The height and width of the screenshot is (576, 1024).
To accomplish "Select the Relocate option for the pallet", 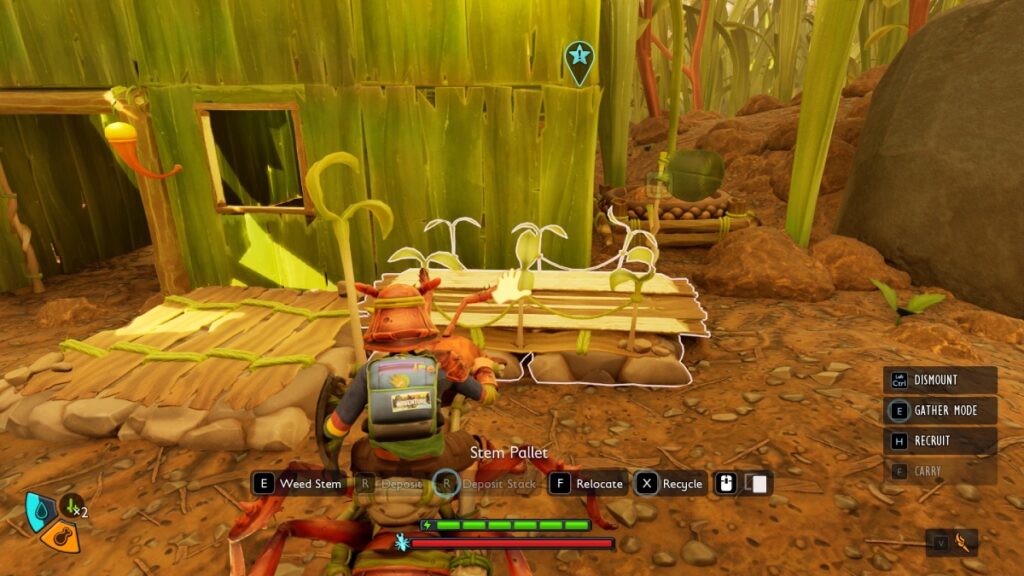I will 587,484.
